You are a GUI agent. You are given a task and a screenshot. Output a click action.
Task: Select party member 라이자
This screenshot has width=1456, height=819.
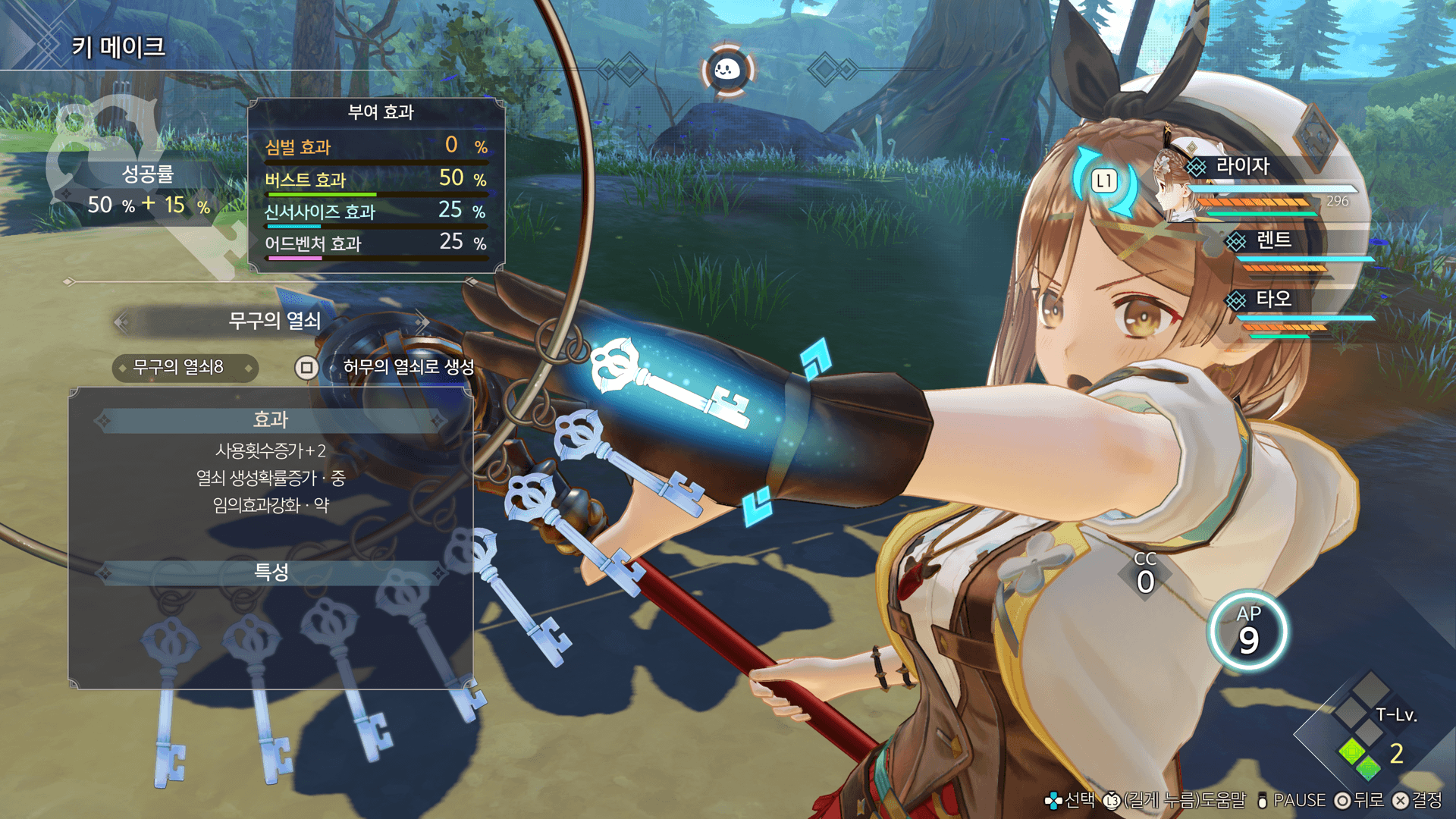click(1242, 167)
